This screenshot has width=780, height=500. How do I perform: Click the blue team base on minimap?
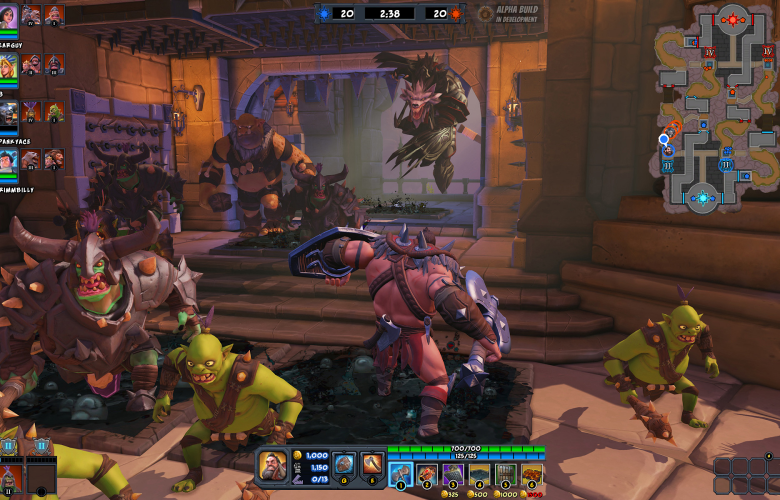(x=703, y=198)
